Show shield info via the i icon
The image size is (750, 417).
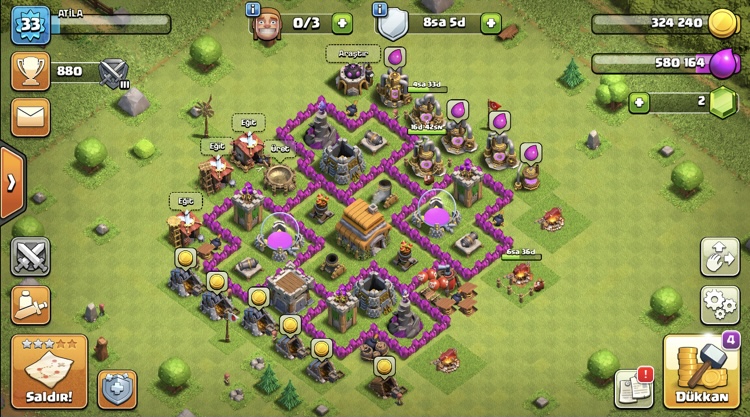pos(380,9)
